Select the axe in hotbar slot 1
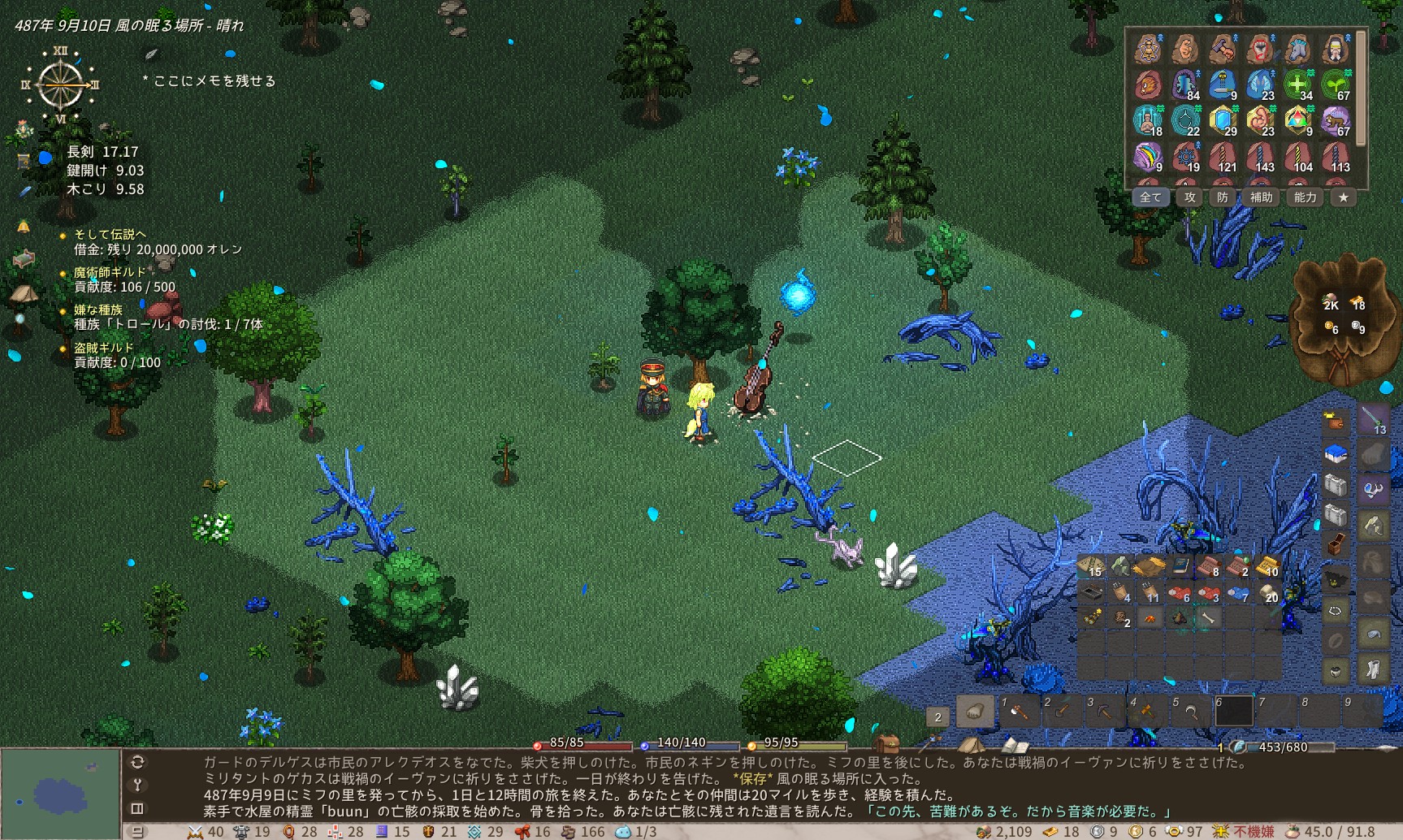1403x840 pixels. pos(1018,712)
